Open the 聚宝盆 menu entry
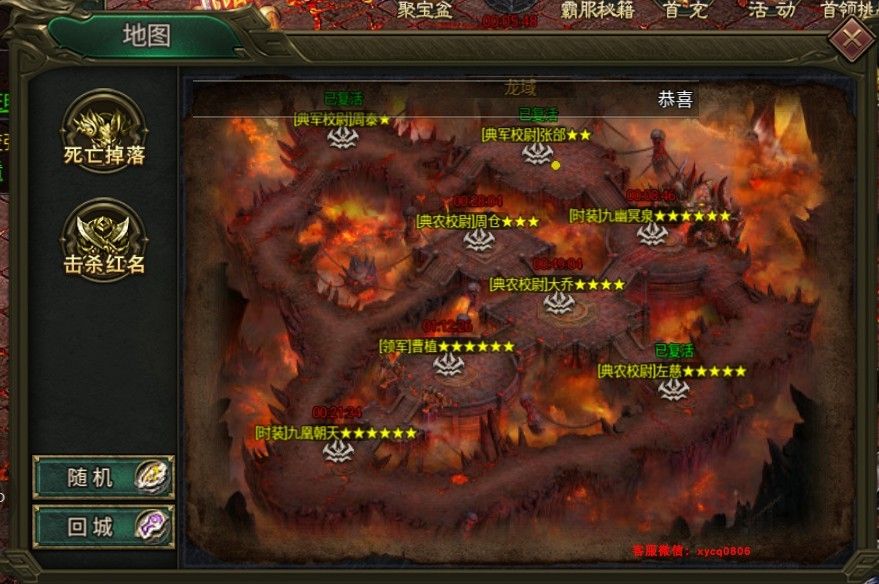Screen dimensions: 879x584 (x=426, y=10)
